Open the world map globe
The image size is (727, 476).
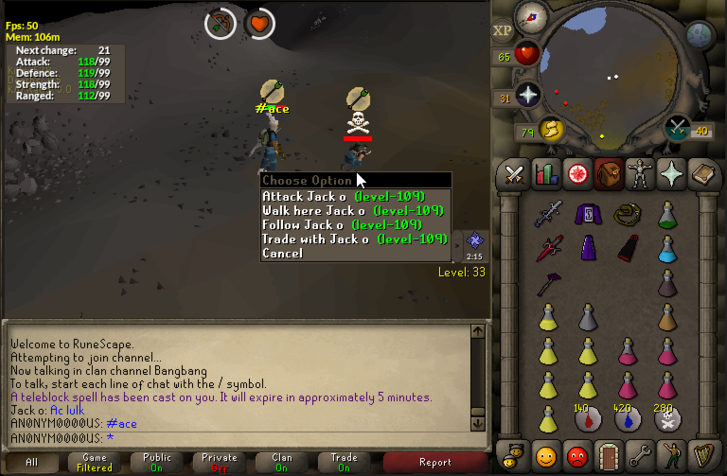click(x=699, y=35)
